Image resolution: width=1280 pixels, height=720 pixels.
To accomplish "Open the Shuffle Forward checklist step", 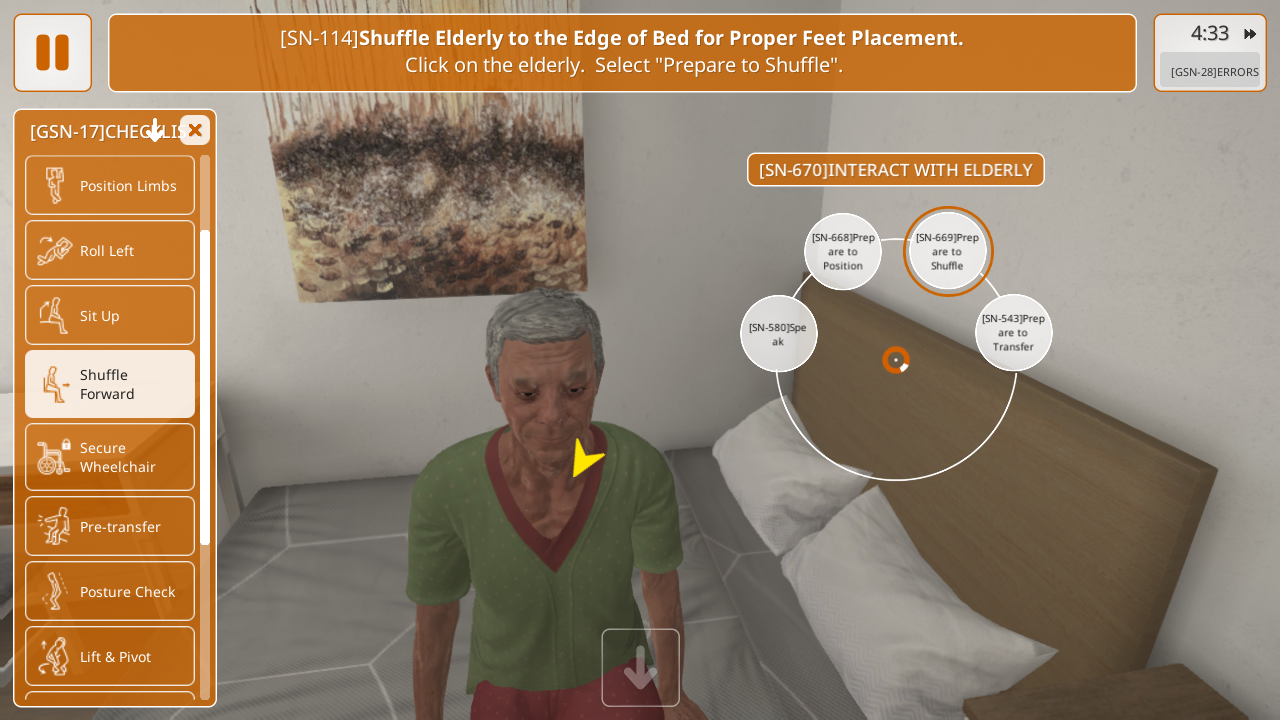I will click(x=110, y=384).
